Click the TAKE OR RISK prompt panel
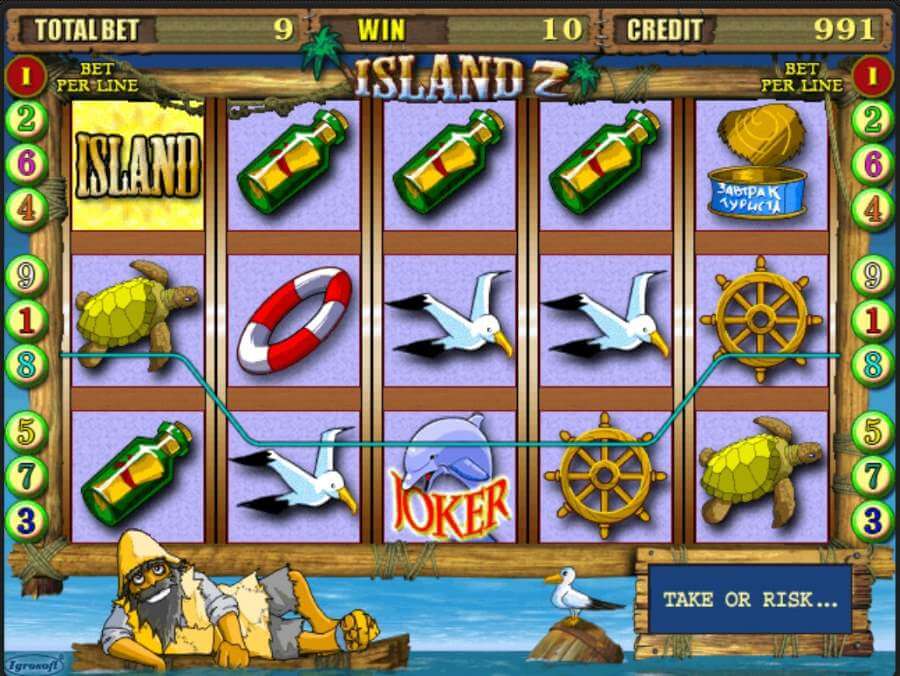This screenshot has width=900, height=676. click(x=749, y=600)
